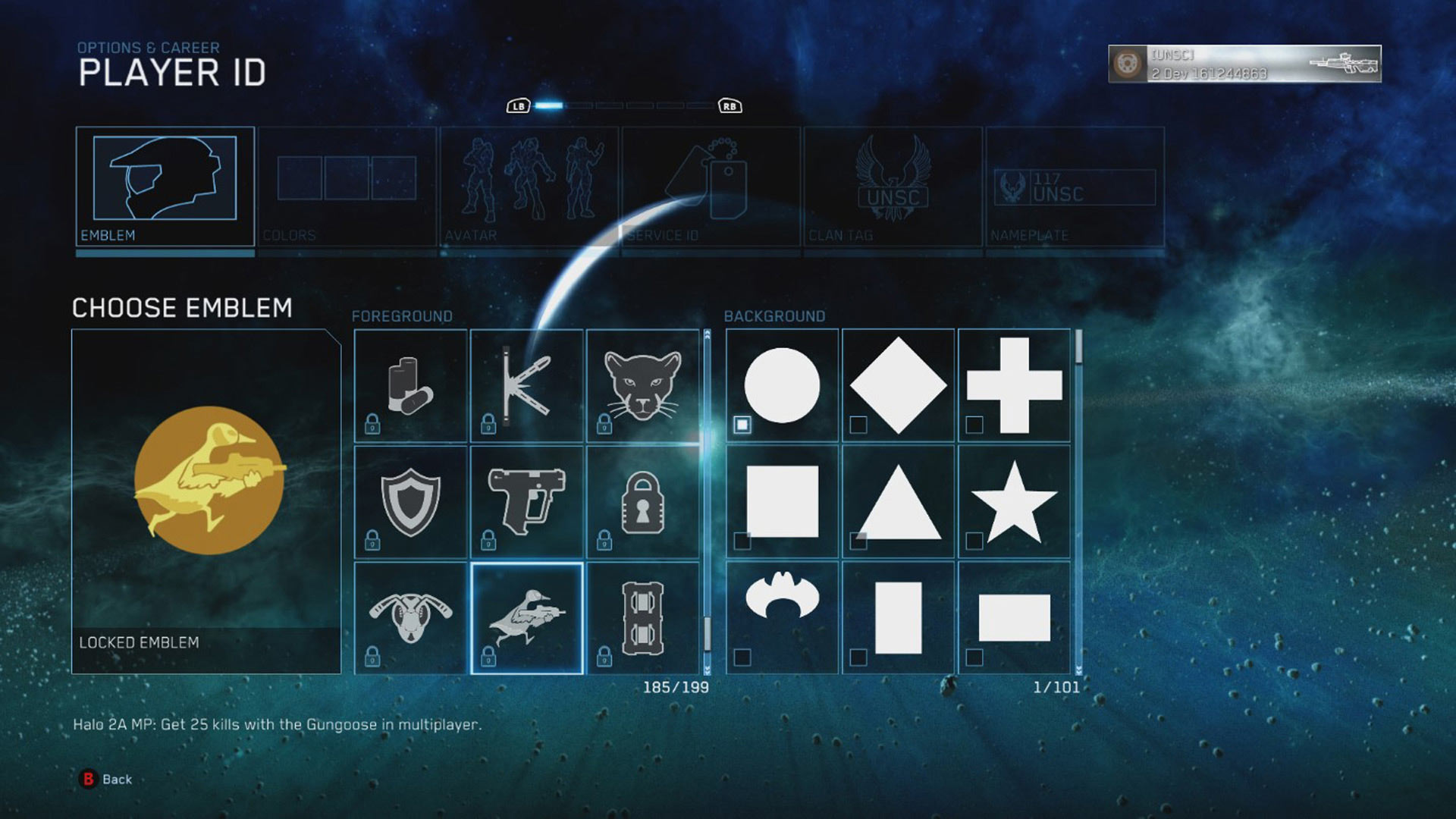Select the pistol foreground emblem
Image resolution: width=1456 pixels, height=819 pixels.
pos(526,502)
